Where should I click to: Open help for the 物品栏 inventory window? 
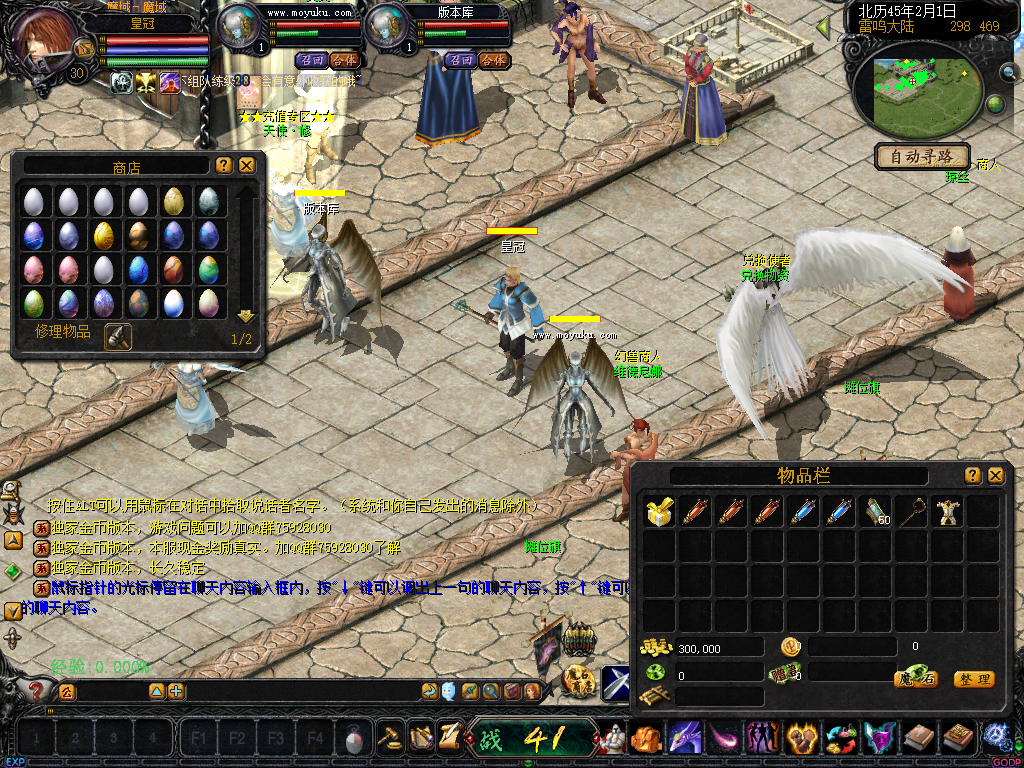point(972,476)
